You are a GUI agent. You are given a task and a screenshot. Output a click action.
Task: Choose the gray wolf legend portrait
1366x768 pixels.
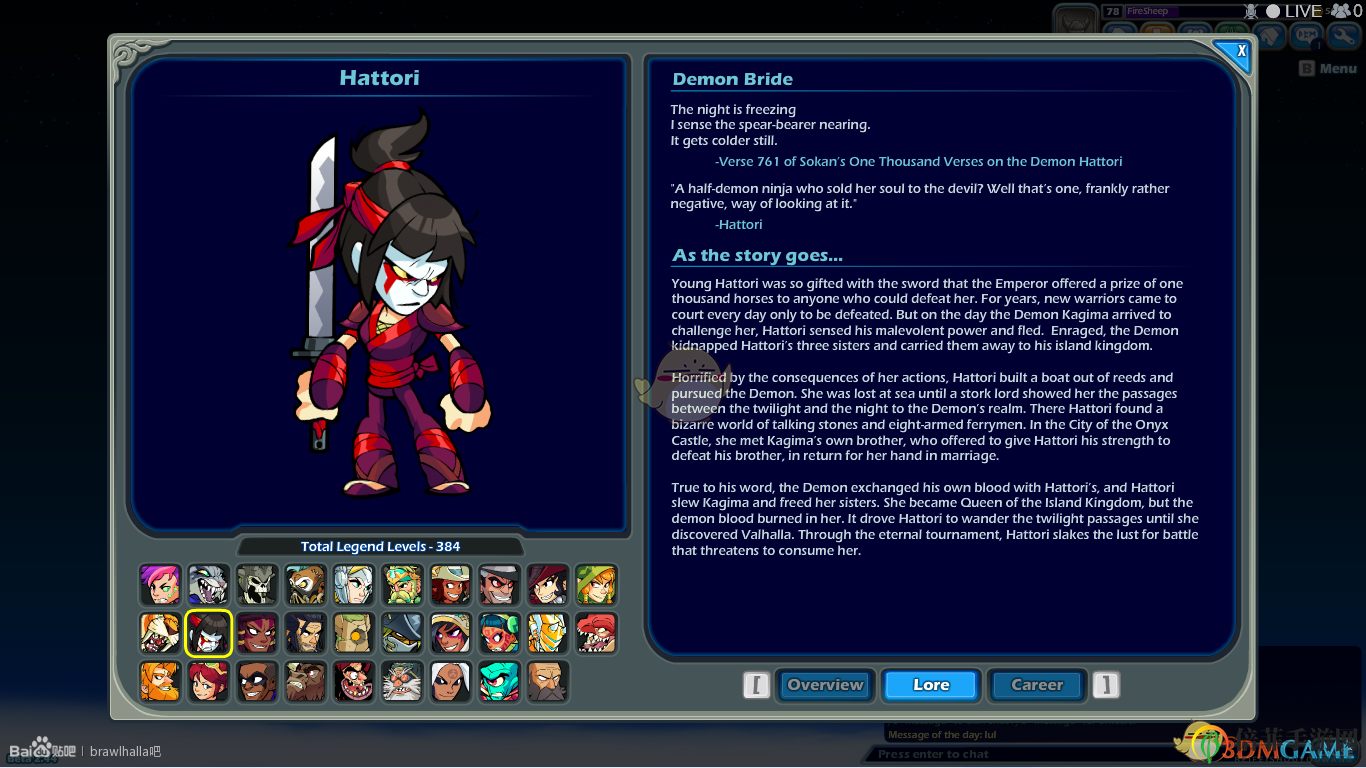(209, 585)
